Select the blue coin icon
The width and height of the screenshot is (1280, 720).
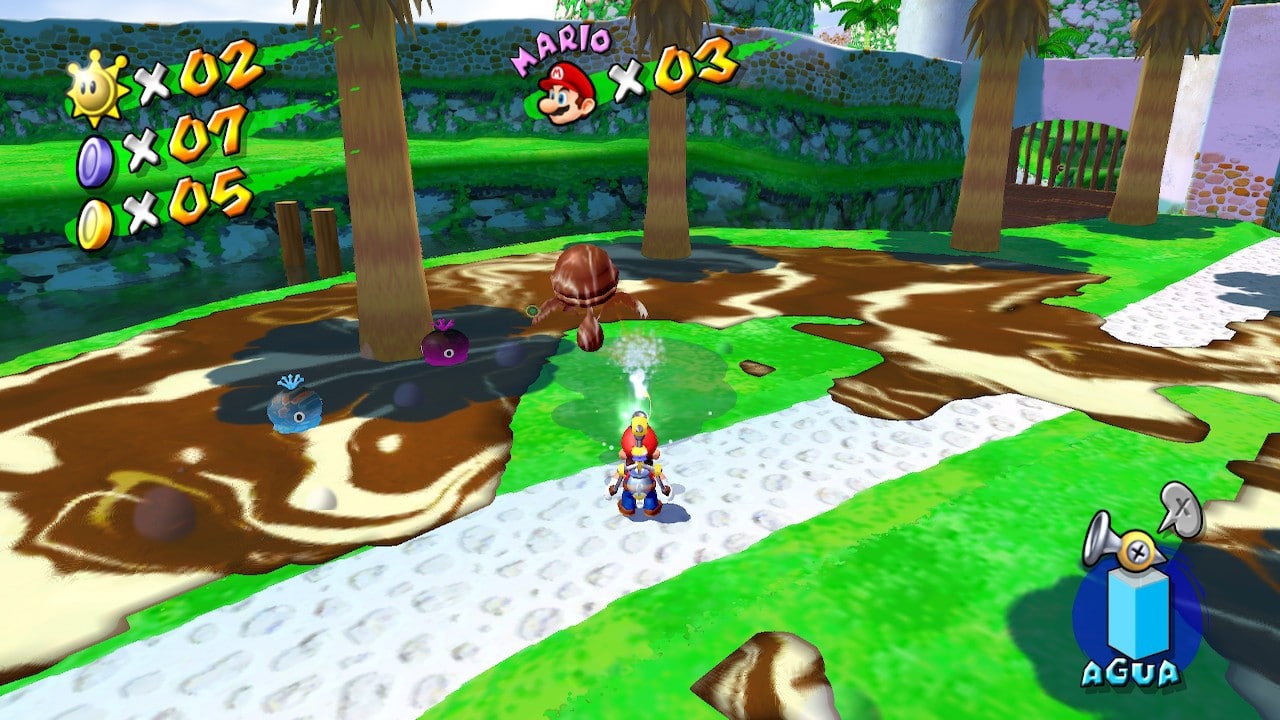click(95, 160)
